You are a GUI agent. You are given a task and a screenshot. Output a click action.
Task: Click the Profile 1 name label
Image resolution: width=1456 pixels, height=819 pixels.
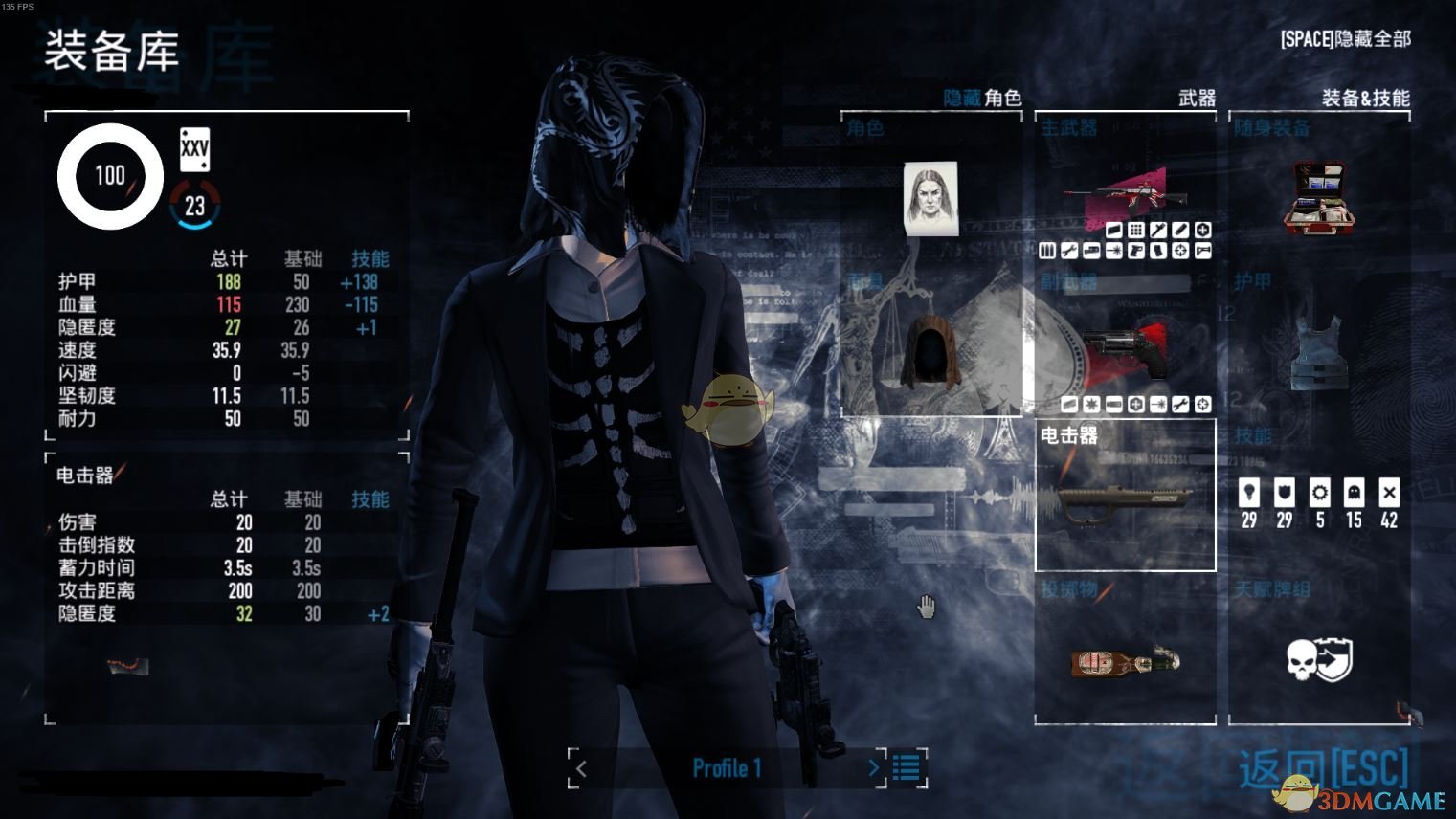tap(727, 768)
